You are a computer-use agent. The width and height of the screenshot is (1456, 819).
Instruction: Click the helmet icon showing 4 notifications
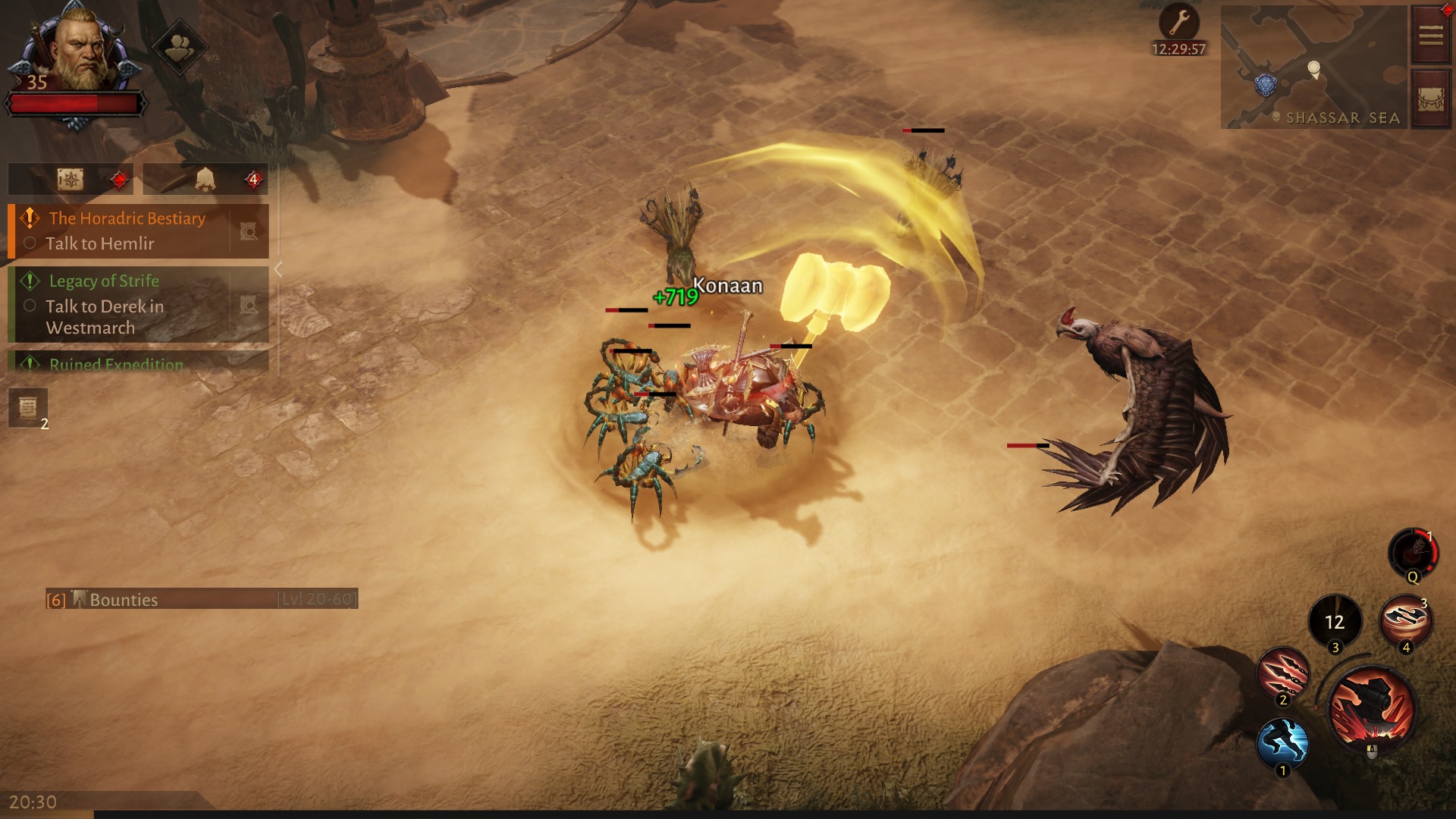coord(203,179)
